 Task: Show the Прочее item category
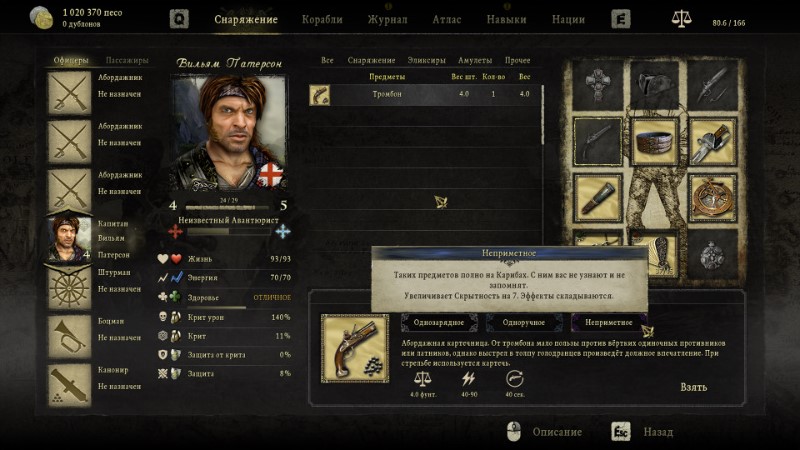tap(518, 61)
